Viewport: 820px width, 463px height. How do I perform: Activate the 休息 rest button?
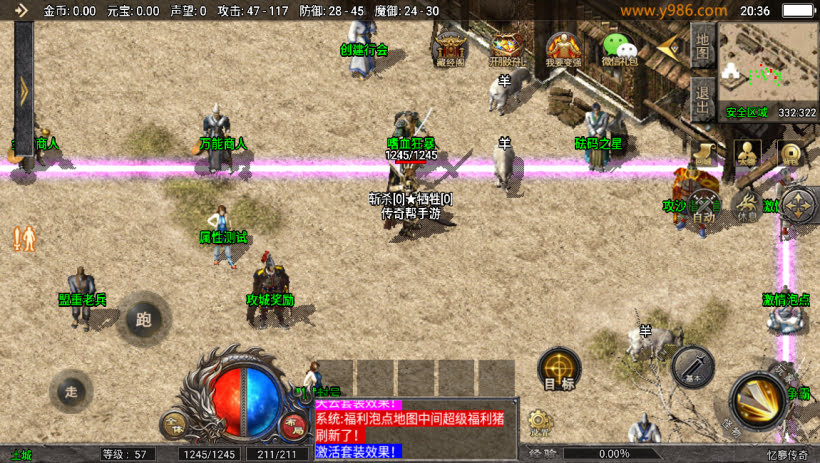pos(746,205)
